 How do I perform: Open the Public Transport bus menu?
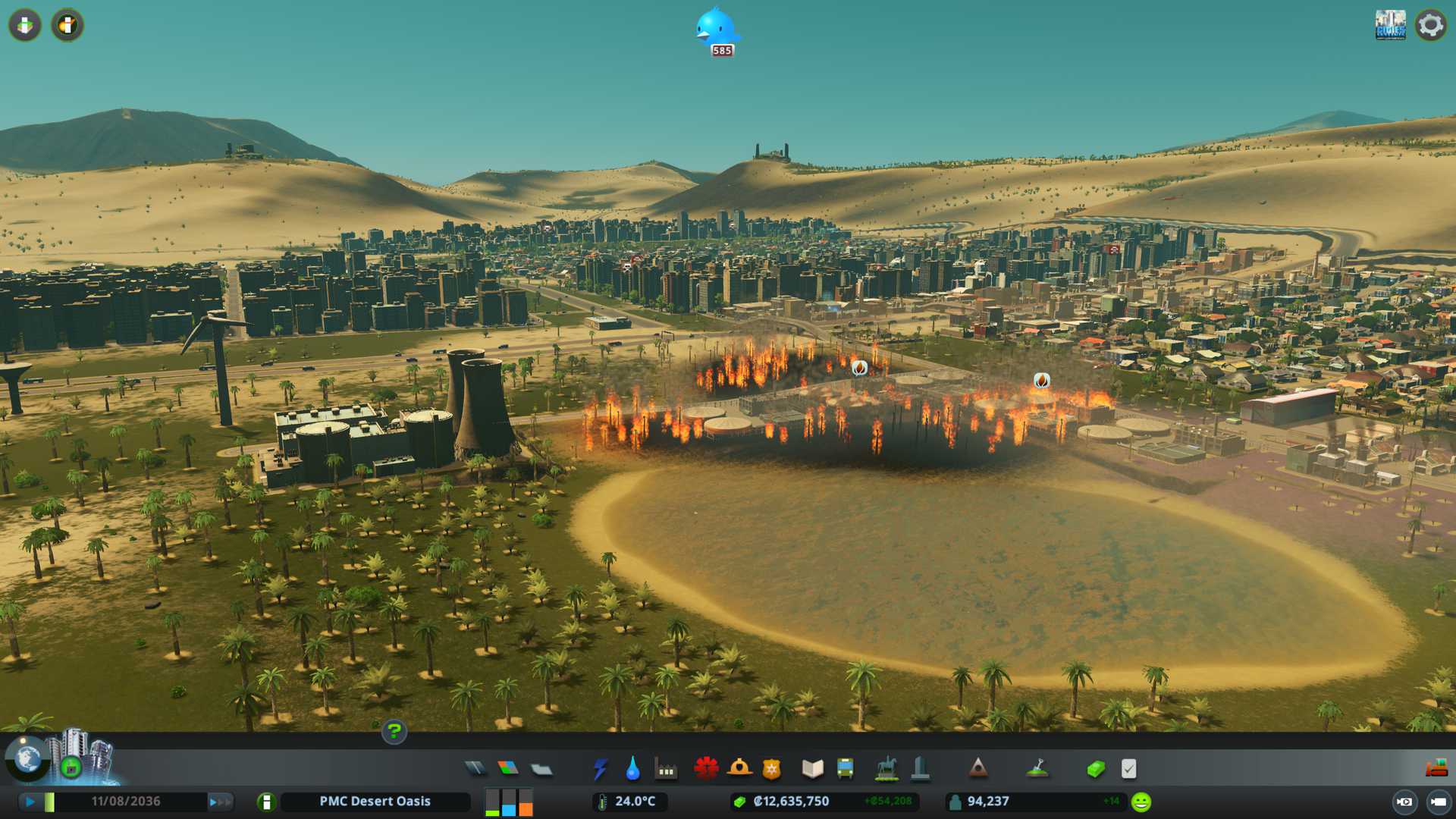pyautogui.click(x=846, y=769)
